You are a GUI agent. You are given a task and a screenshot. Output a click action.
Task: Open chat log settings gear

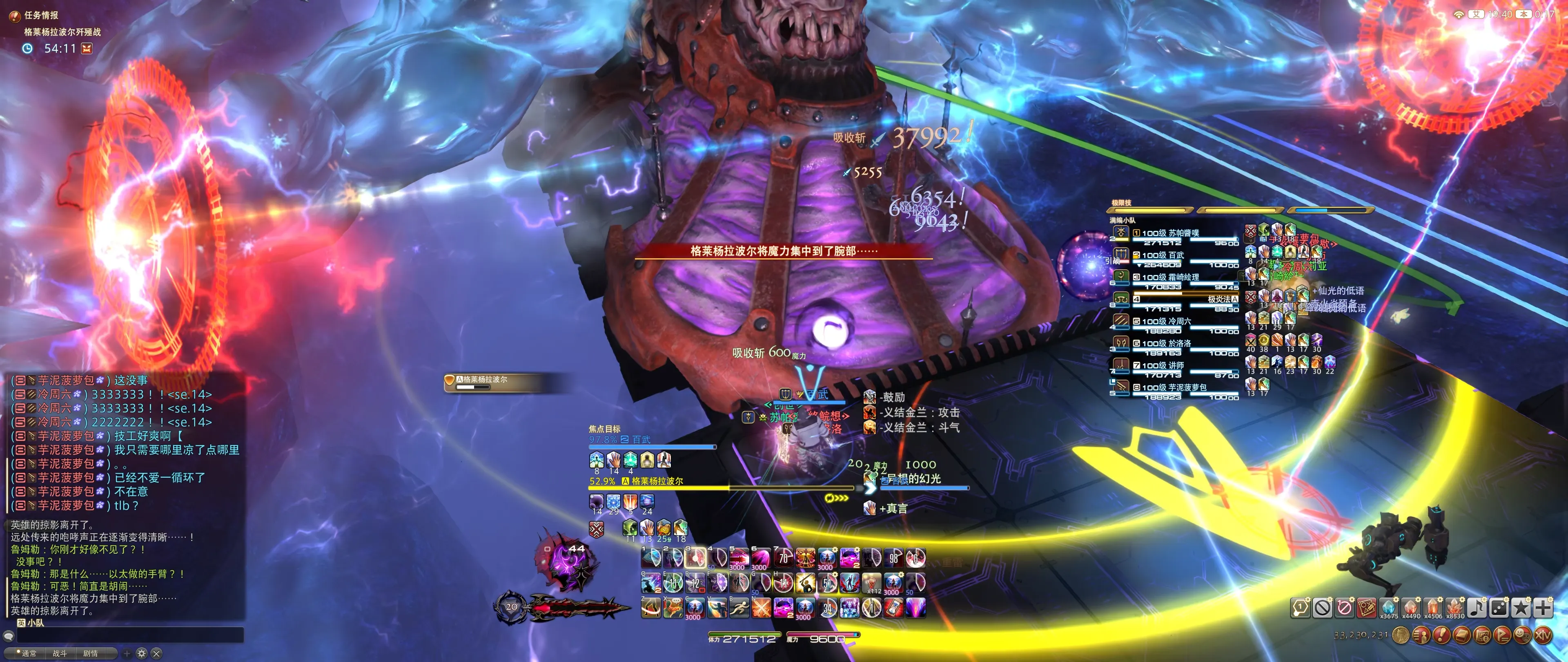(142, 653)
